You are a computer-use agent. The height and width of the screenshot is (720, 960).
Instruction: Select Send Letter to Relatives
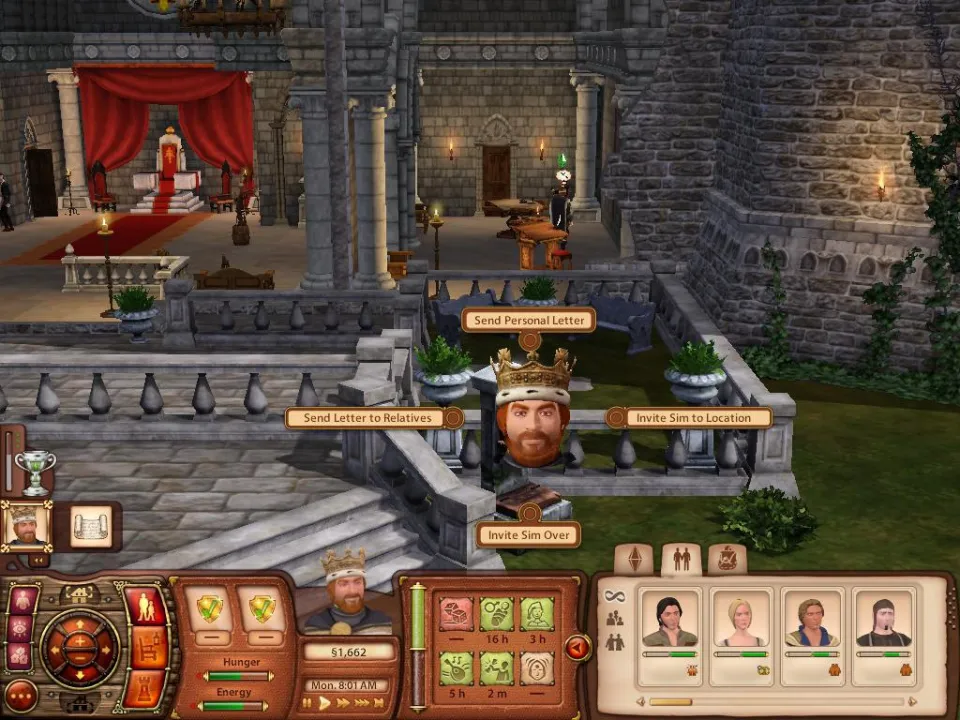click(x=368, y=417)
